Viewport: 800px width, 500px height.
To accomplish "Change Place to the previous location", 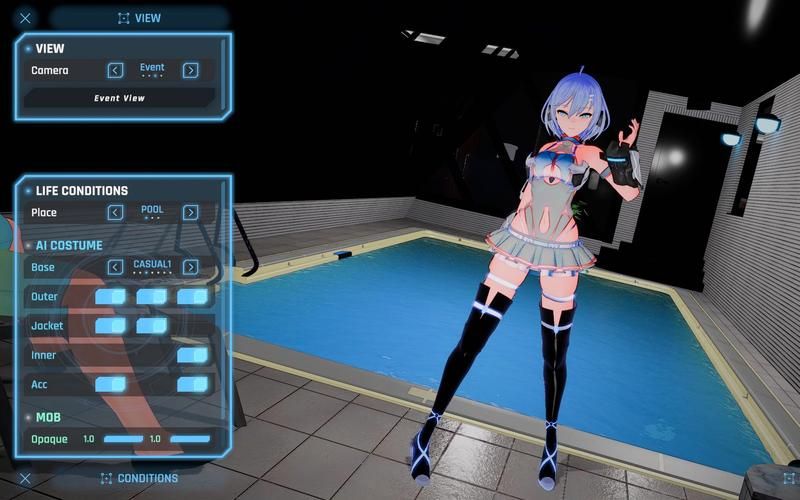I will coord(116,212).
